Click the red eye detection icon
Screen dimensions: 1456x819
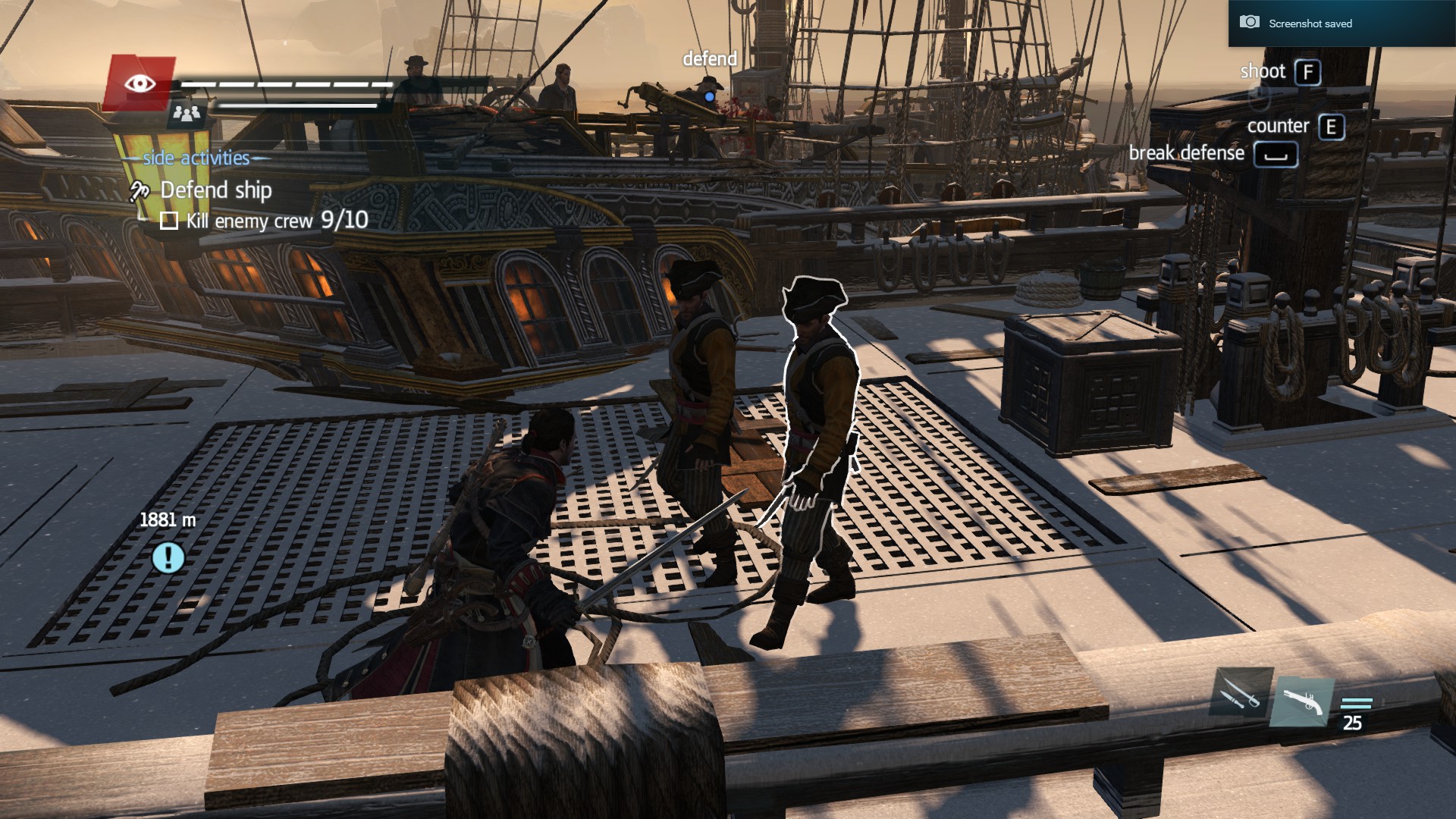click(140, 83)
